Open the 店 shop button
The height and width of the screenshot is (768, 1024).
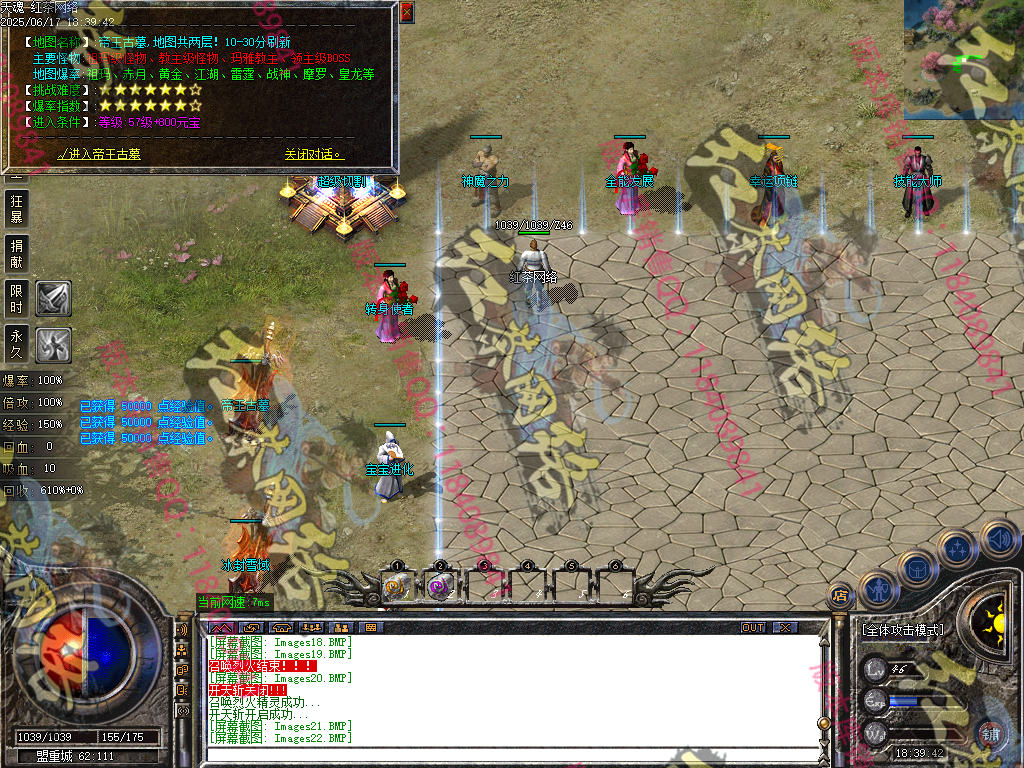point(840,597)
